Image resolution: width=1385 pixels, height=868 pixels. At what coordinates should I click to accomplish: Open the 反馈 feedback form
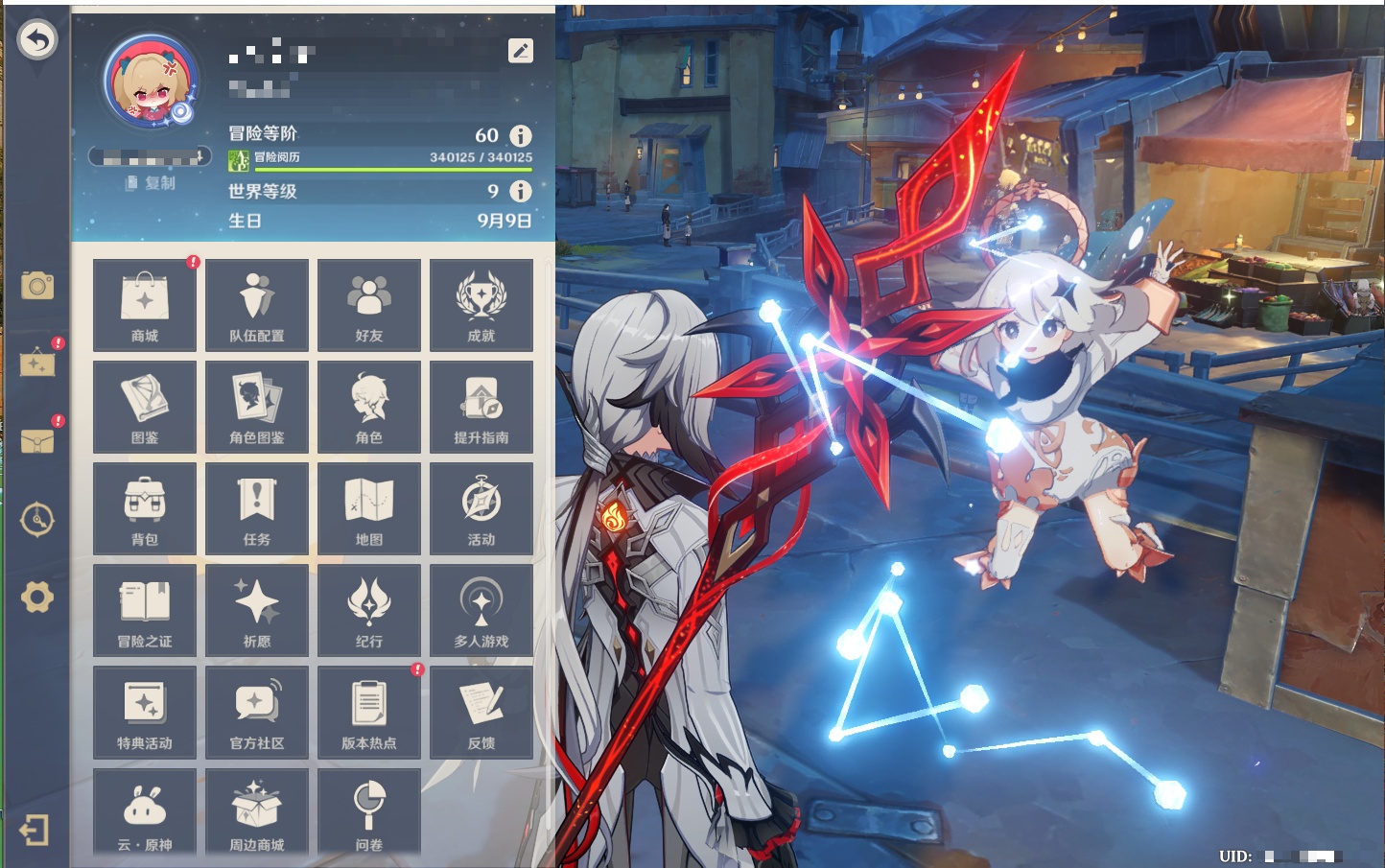click(481, 712)
